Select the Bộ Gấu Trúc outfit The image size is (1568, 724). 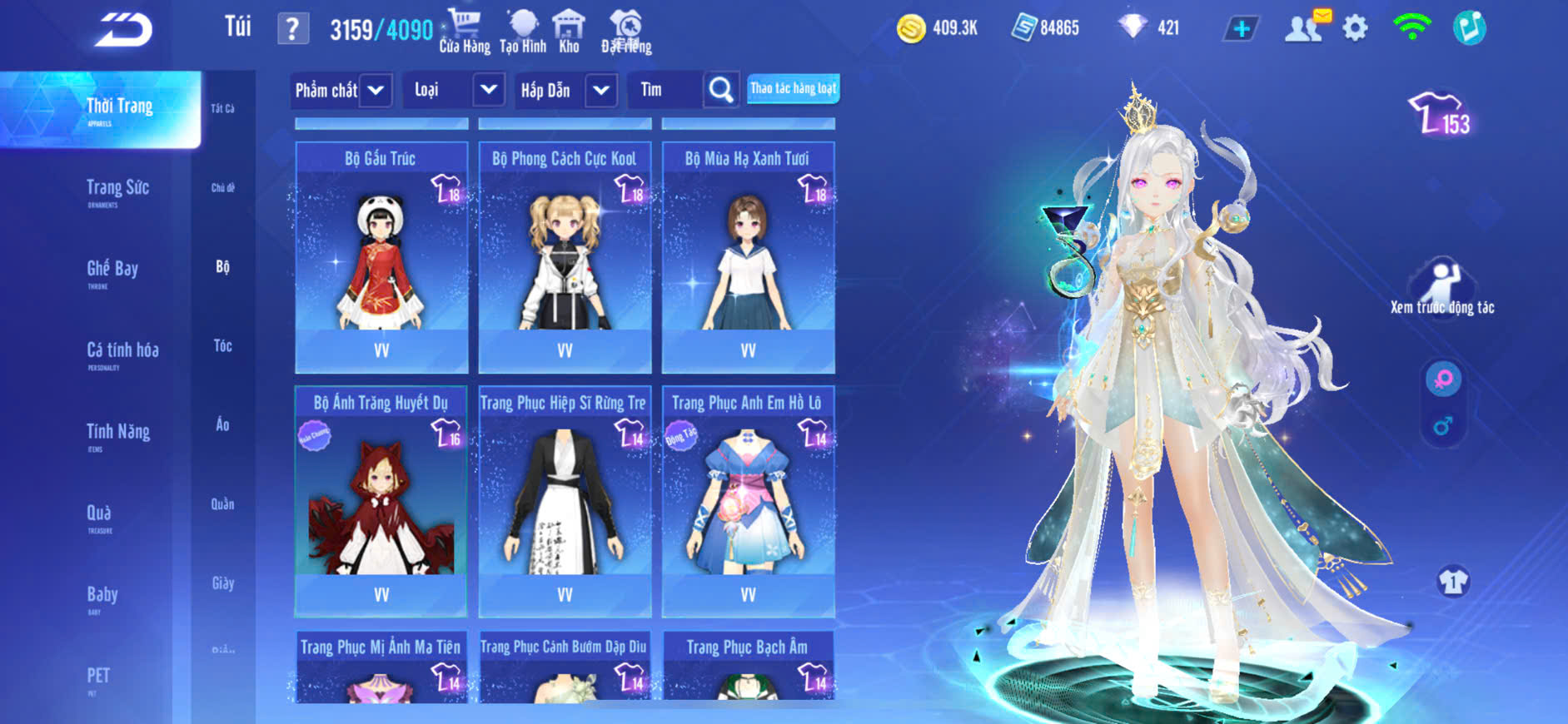click(x=381, y=258)
